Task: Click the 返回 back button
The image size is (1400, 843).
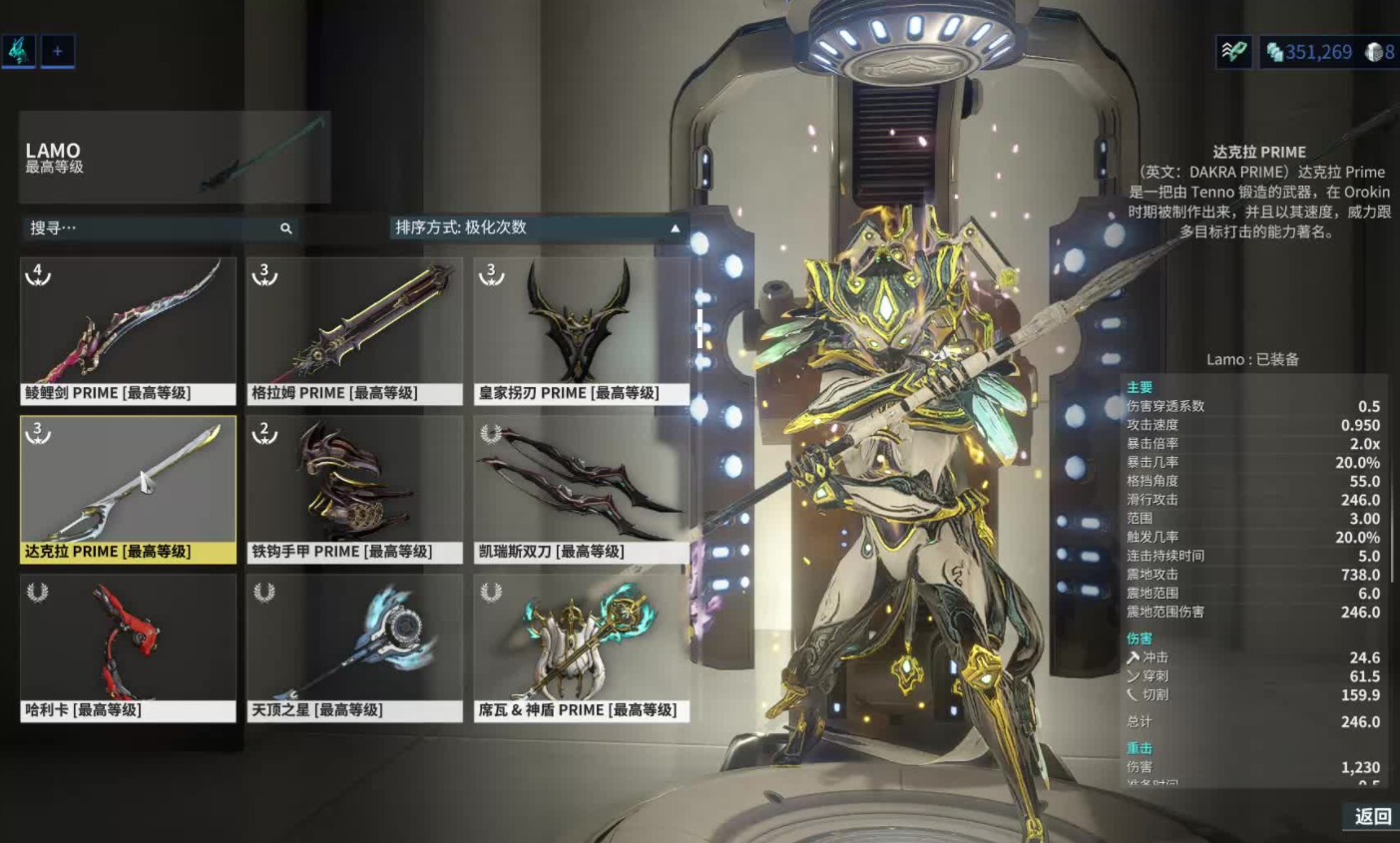Action: point(1372,816)
